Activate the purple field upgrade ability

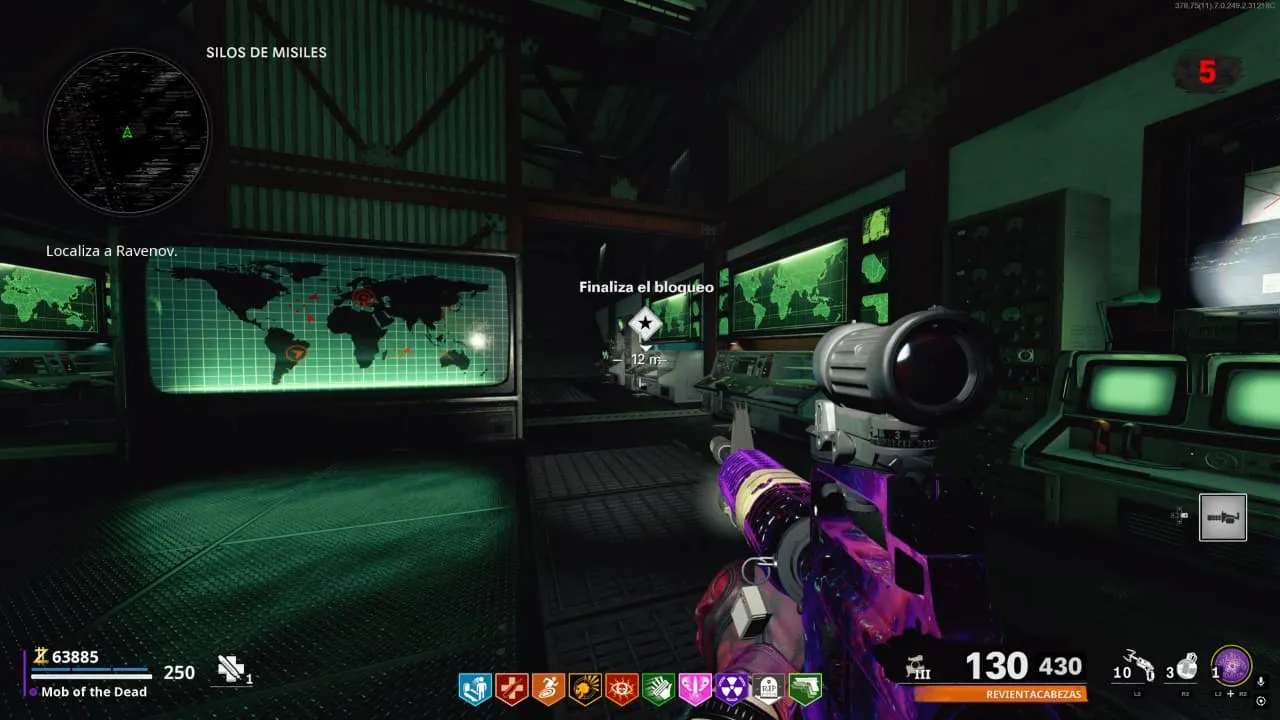tap(1232, 665)
